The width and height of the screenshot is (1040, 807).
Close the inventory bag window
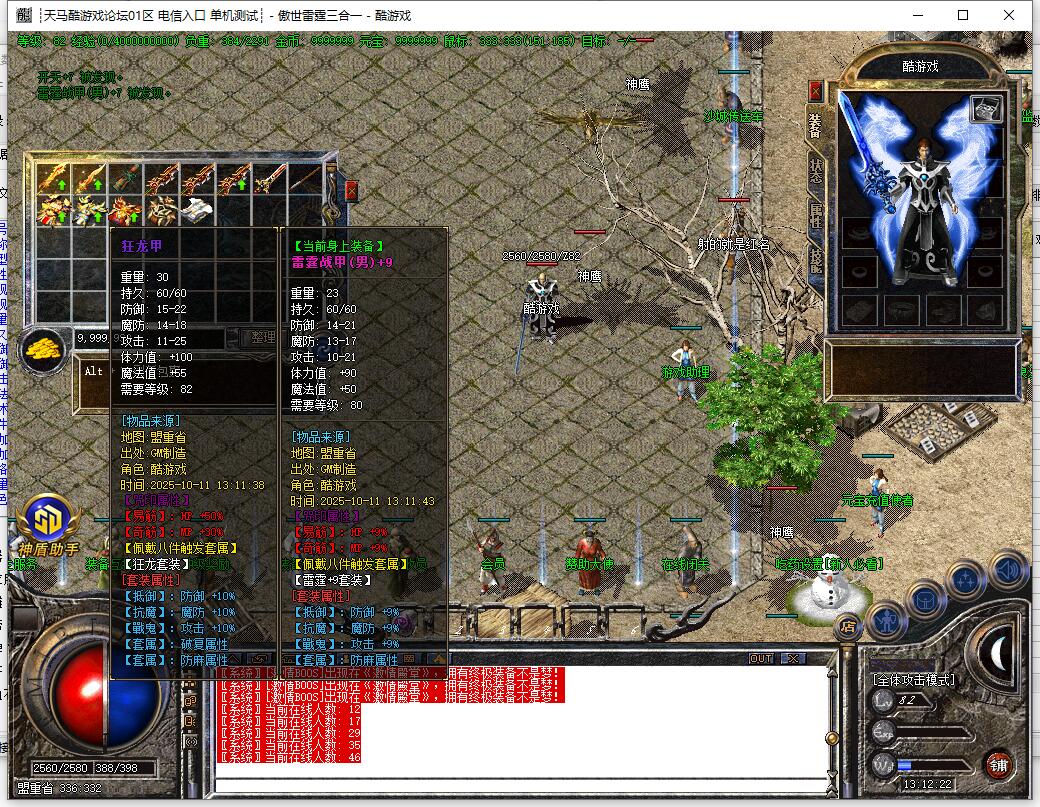(x=351, y=191)
